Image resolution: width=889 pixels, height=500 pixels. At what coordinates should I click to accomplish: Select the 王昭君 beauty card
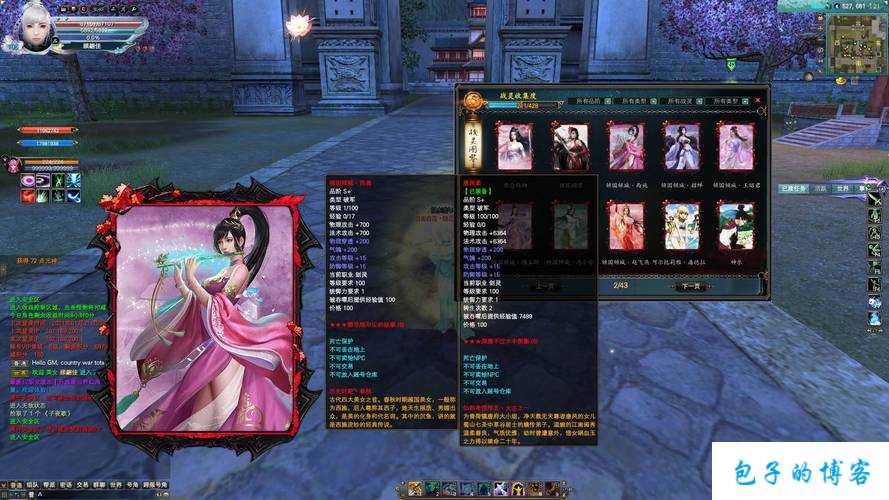point(736,147)
